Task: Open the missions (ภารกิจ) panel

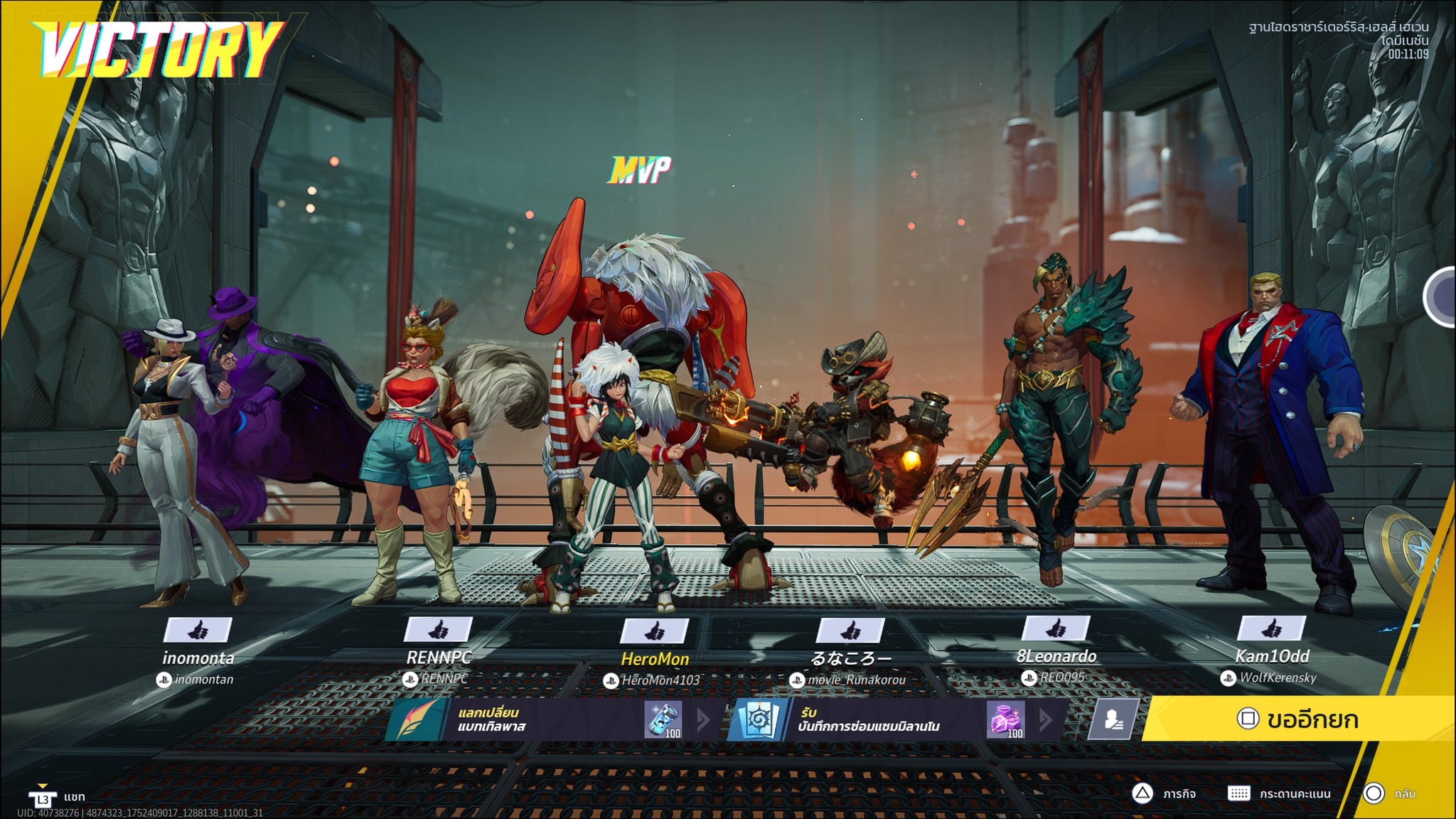Action: 1165,793
